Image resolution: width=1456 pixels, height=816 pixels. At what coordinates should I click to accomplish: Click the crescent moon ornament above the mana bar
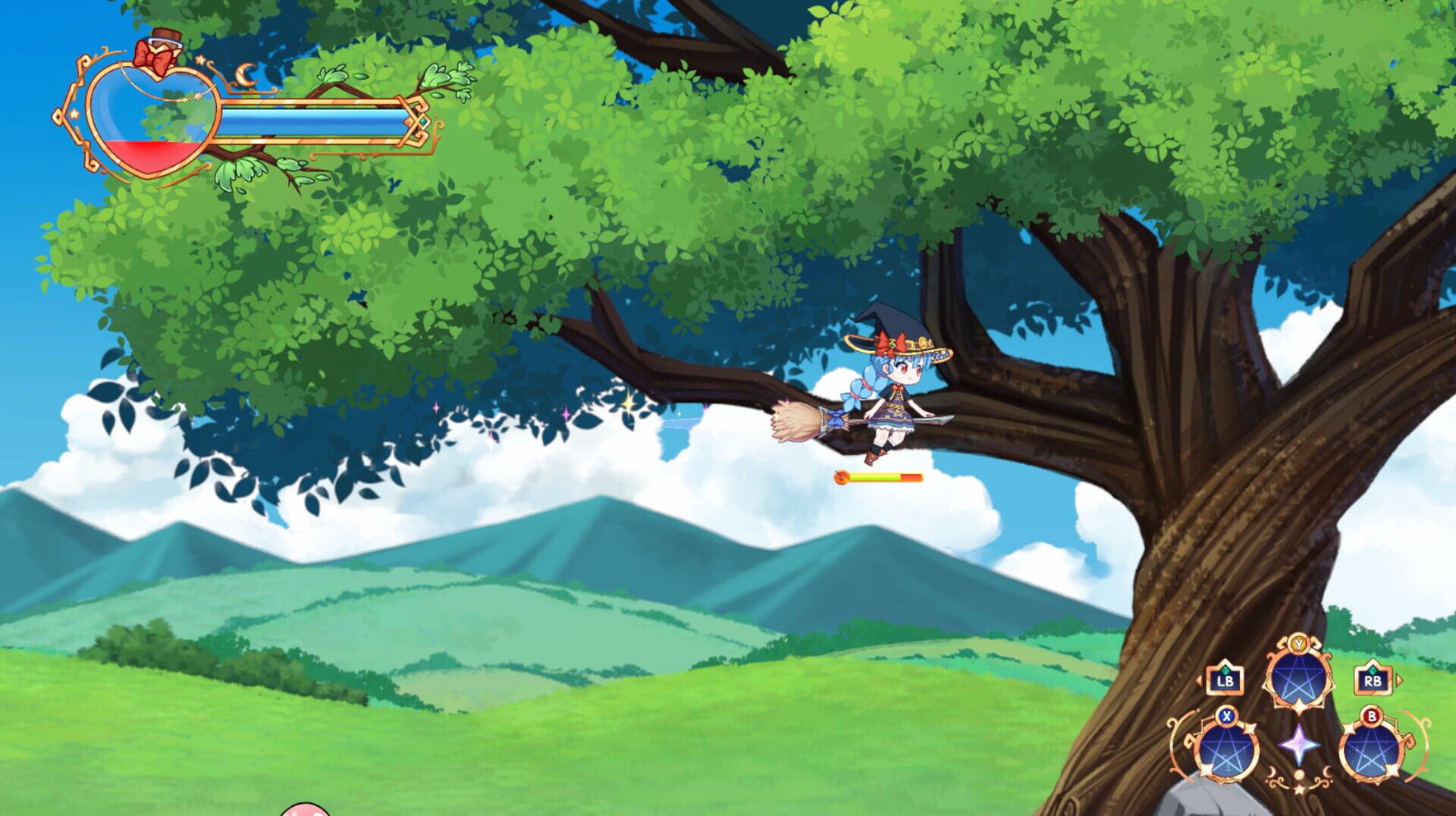246,75
